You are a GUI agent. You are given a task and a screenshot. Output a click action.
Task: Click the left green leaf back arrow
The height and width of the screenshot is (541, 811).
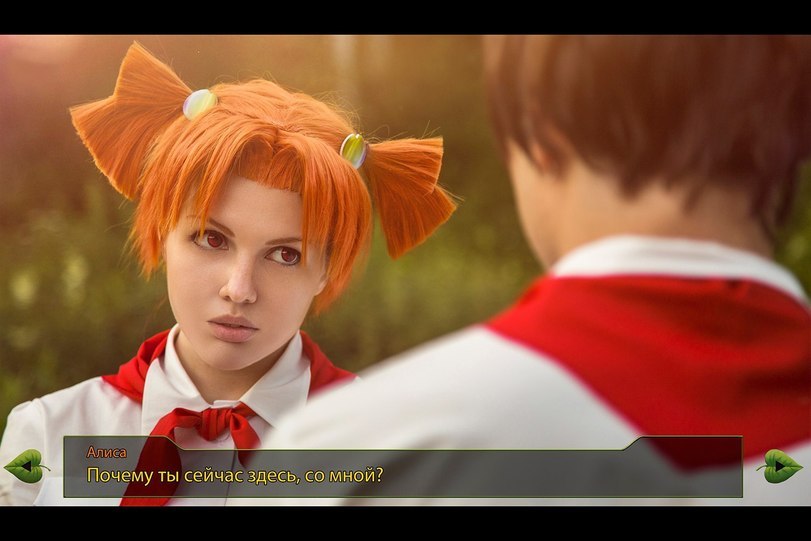coord(26,465)
